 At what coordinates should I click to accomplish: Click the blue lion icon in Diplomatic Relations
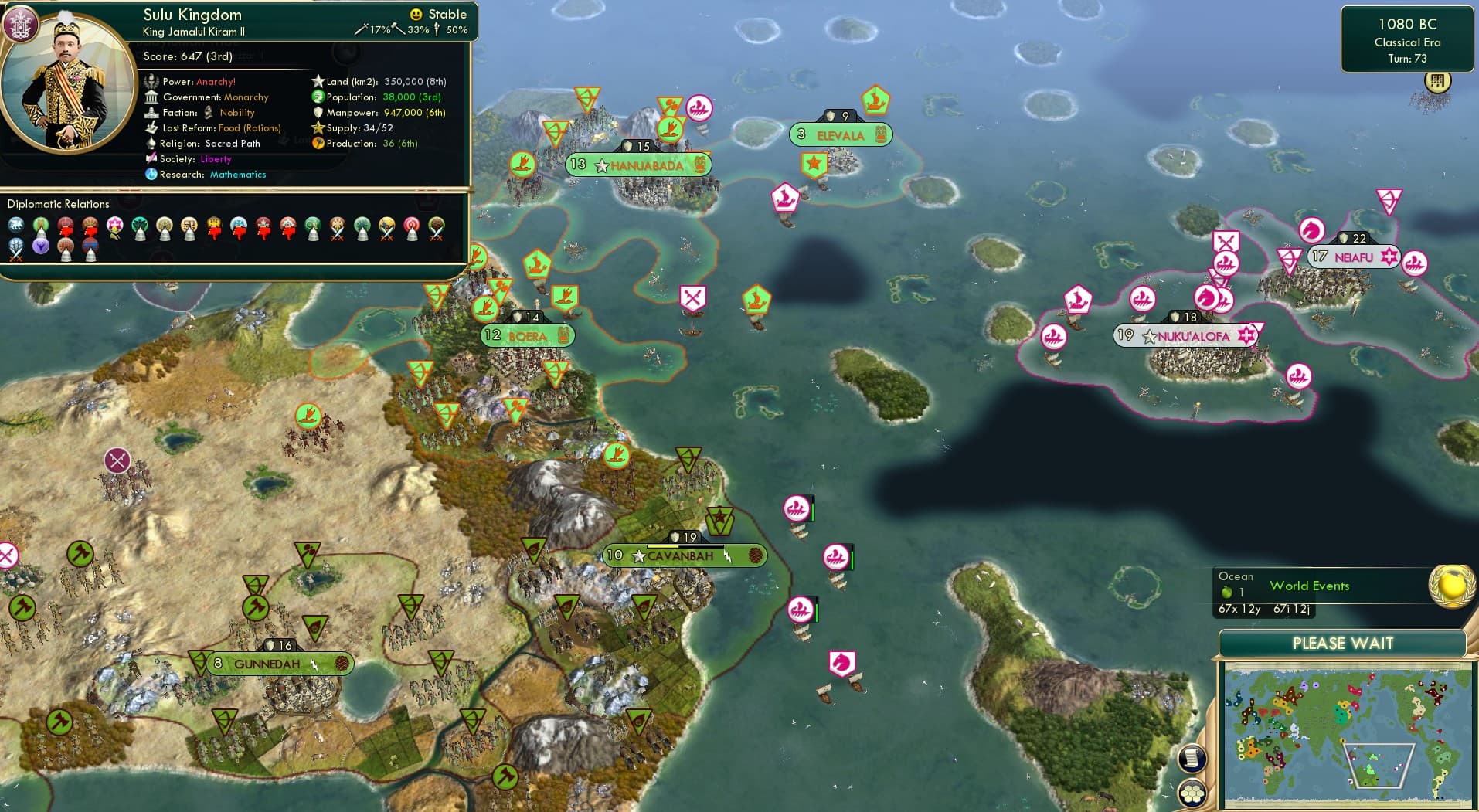coord(15,223)
